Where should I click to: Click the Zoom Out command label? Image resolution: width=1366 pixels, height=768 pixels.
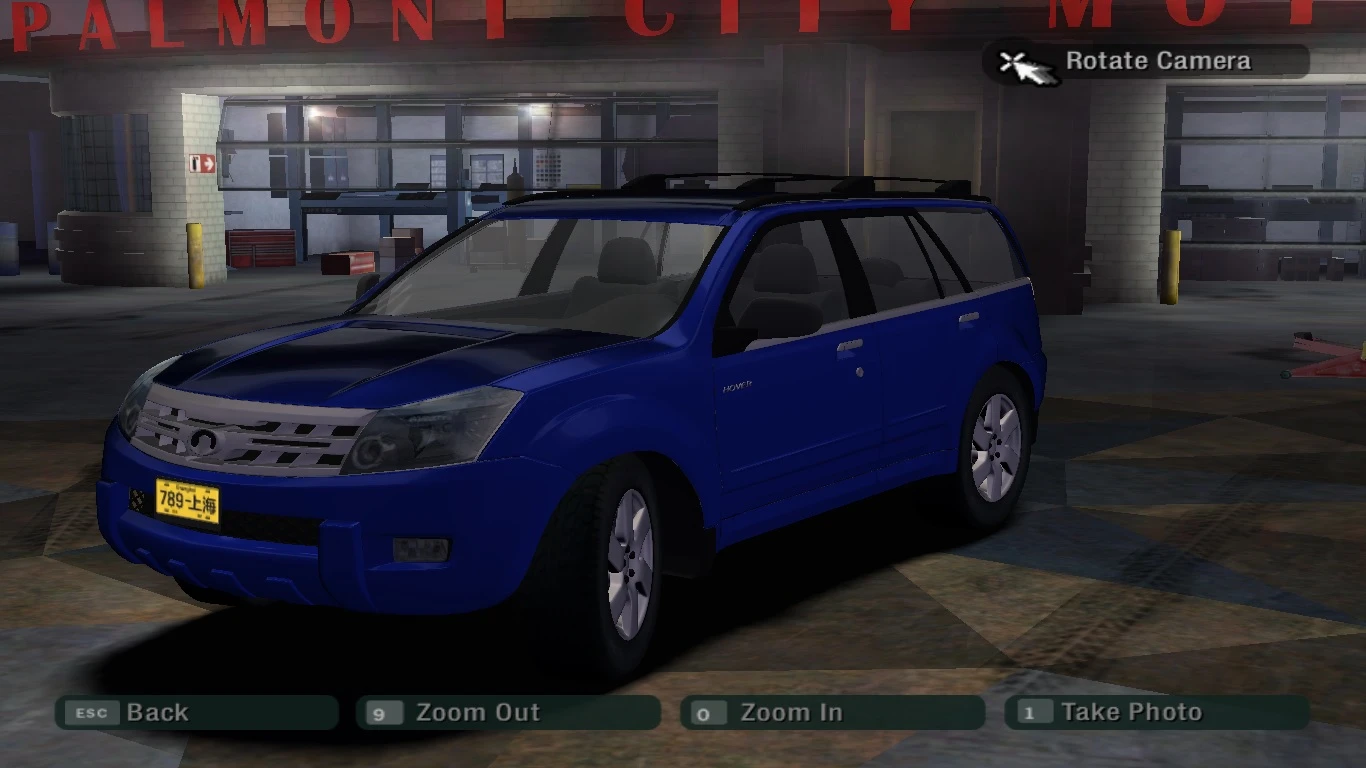[478, 712]
